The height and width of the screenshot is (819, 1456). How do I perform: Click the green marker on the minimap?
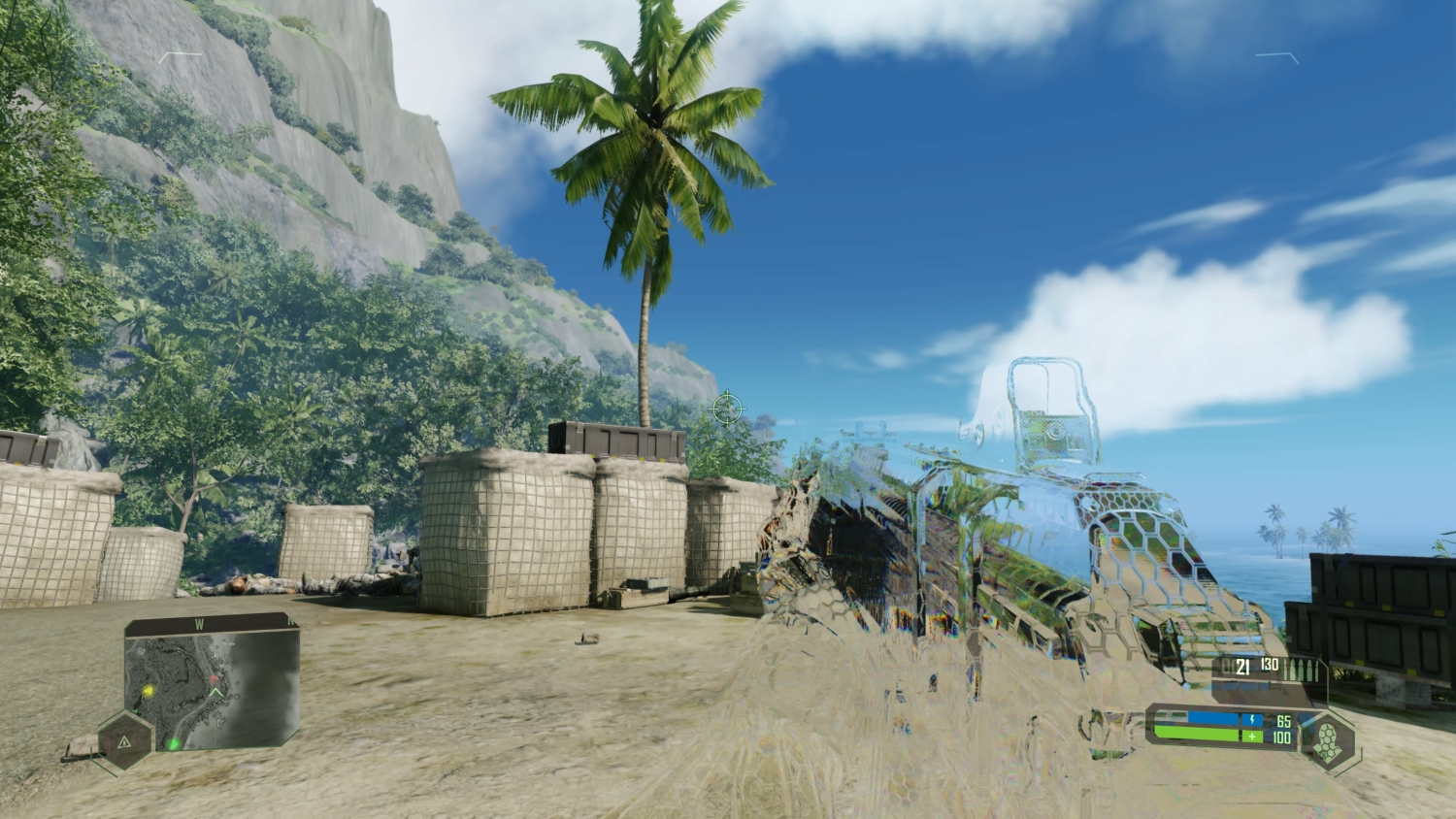(173, 743)
